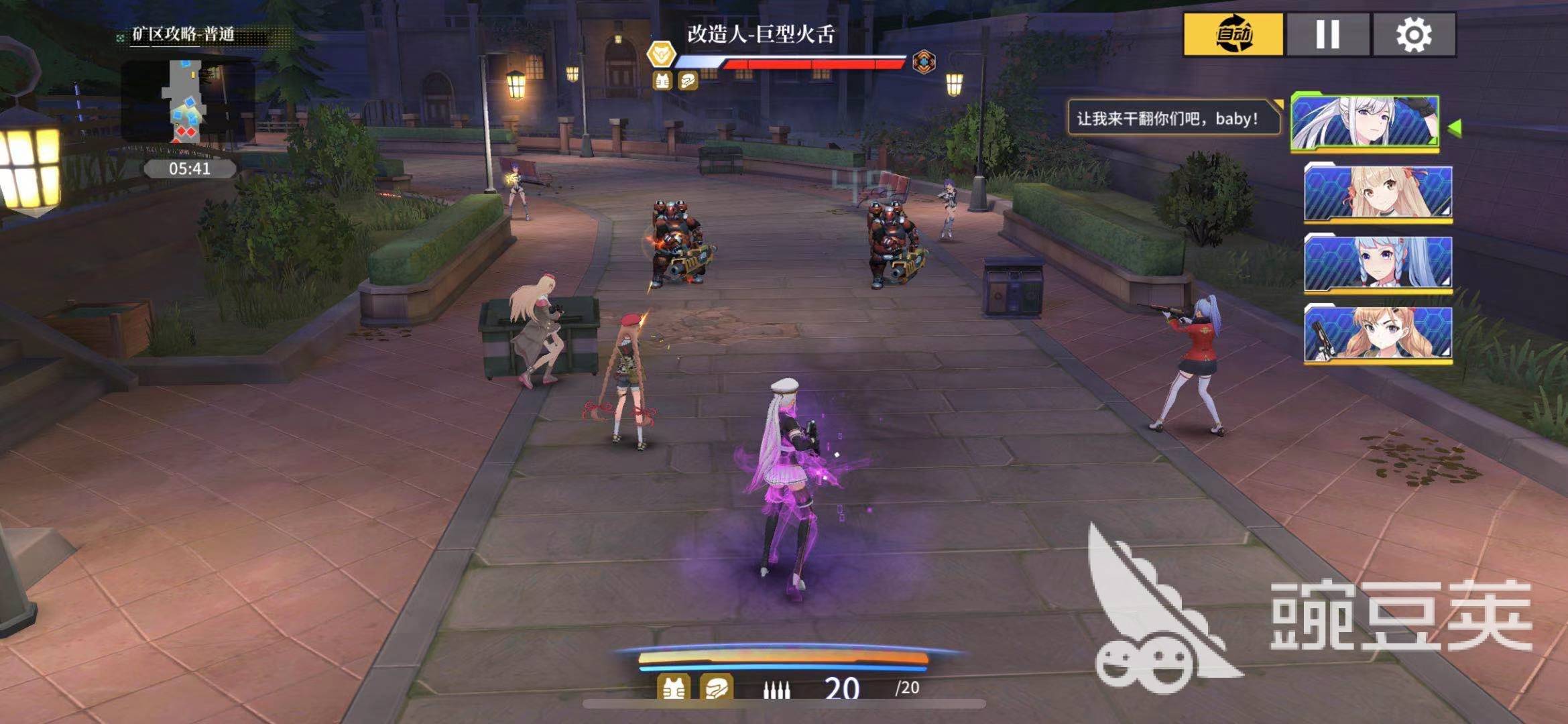This screenshot has width=1568, height=724.
Task: Switch to the blonde red-ribbon character portrait
Action: click(1378, 193)
